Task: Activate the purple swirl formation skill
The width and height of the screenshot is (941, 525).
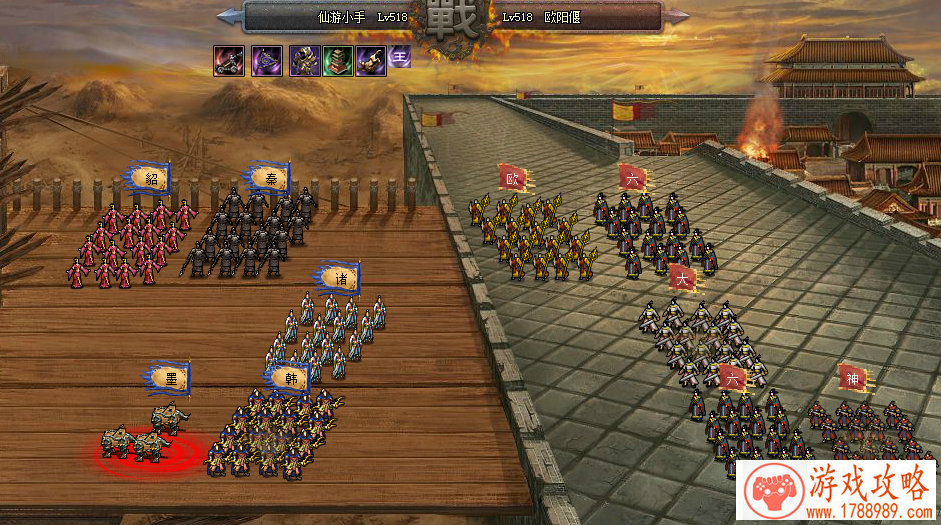Action: point(266,61)
